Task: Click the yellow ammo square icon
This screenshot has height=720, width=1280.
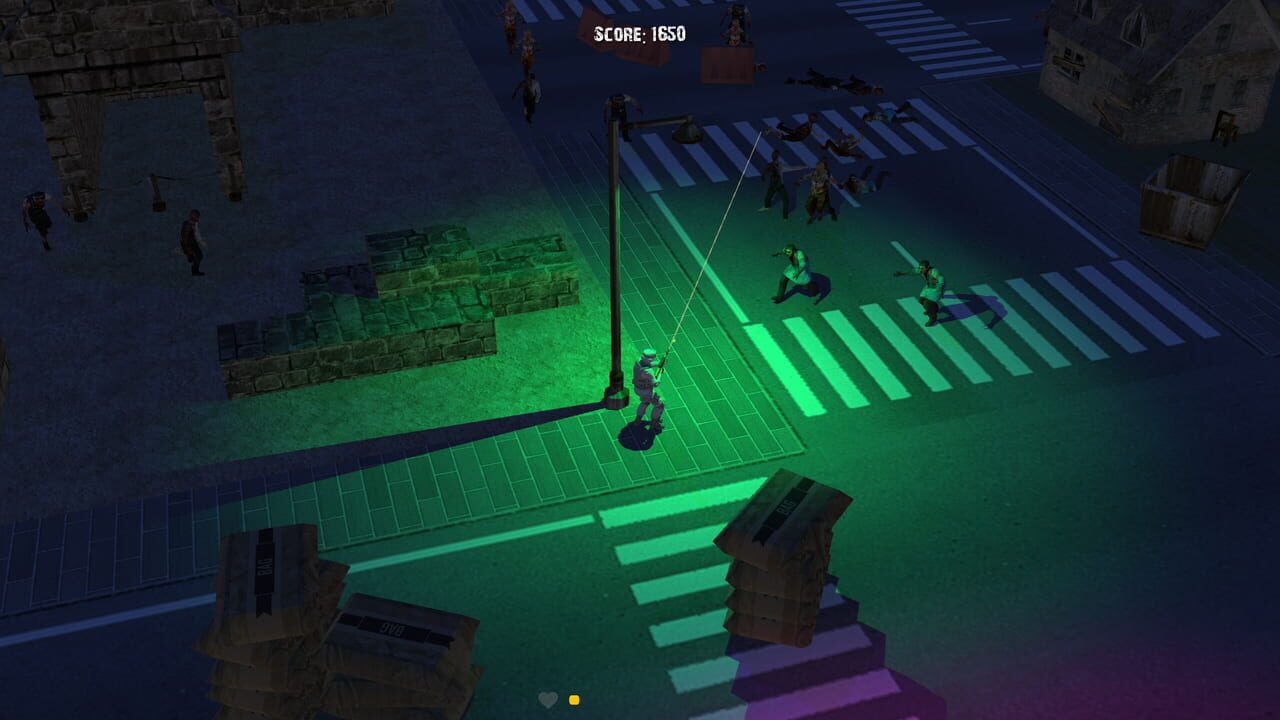Action: point(573,701)
